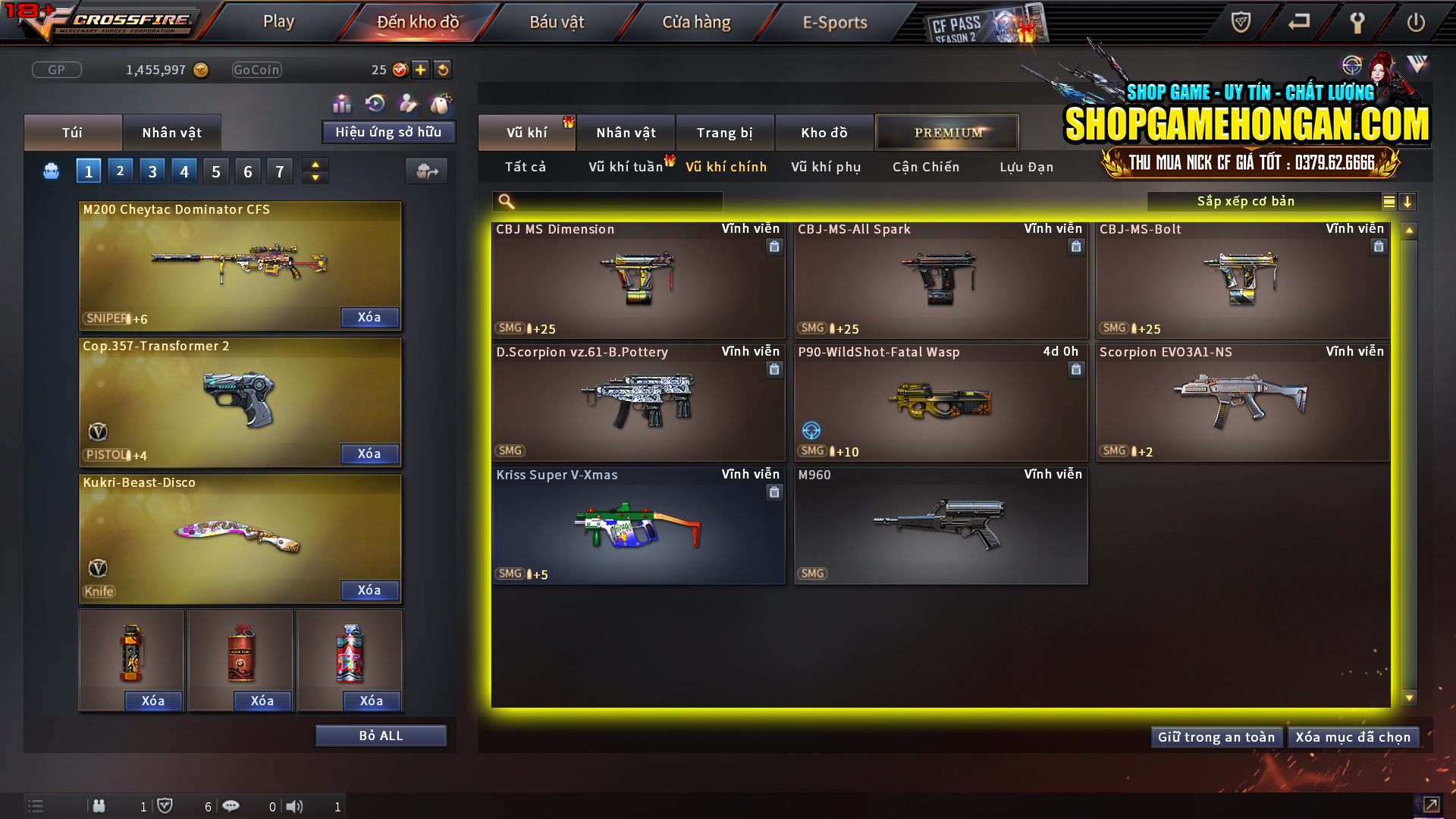Click the Xóa mục đã chọn button
This screenshot has width=1456, height=819.
pyautogui.click(x=1353, y=736)
